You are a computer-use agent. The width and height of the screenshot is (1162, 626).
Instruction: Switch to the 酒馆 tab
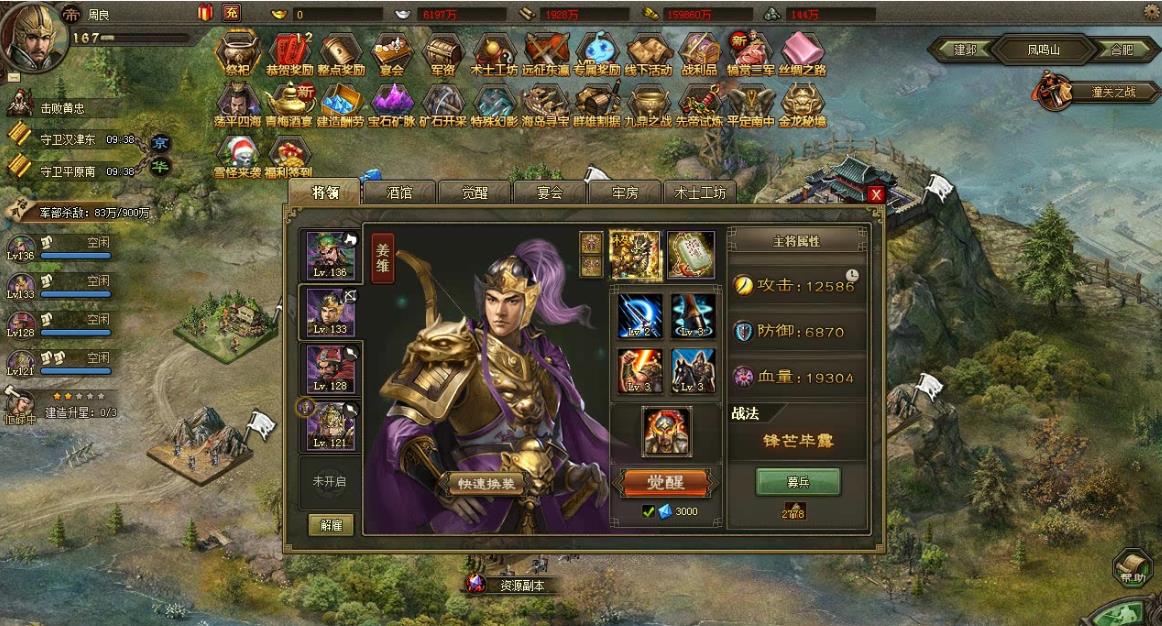click(398, 193)
